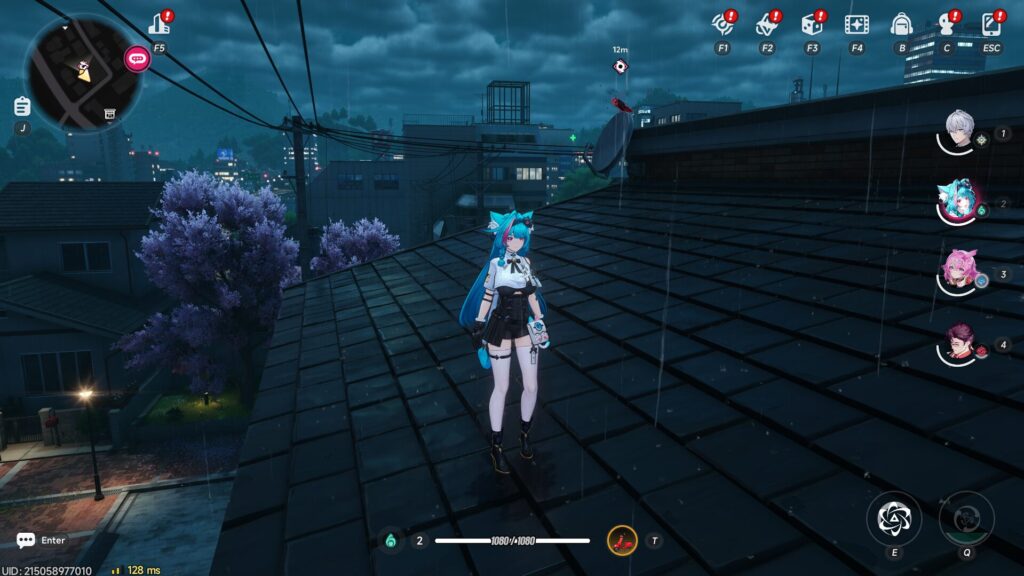
Task: Activate the swirl skill ability
Action: click(893, 518)
